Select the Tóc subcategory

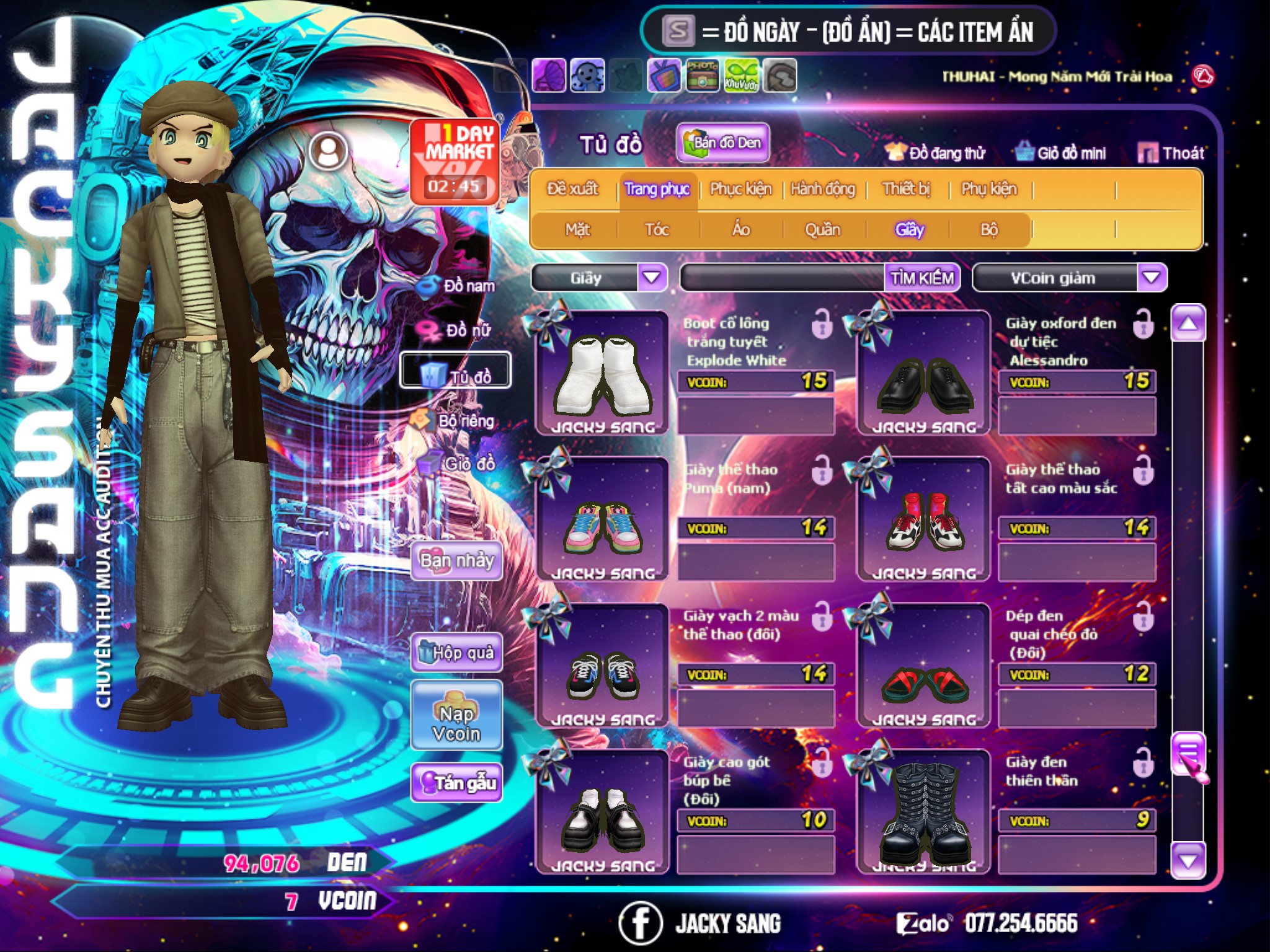657,230
